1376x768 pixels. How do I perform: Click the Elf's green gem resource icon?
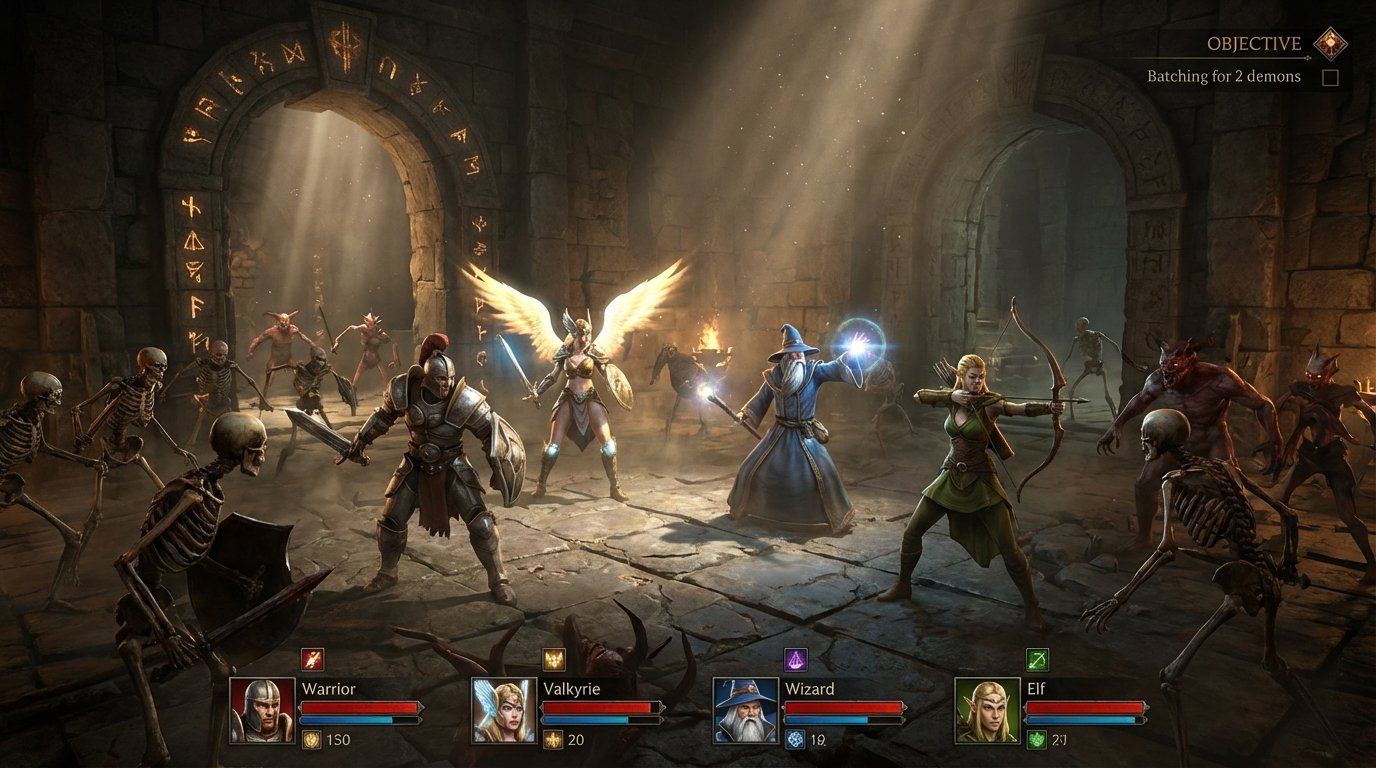pyautogui.click(x=1036, y=738)
